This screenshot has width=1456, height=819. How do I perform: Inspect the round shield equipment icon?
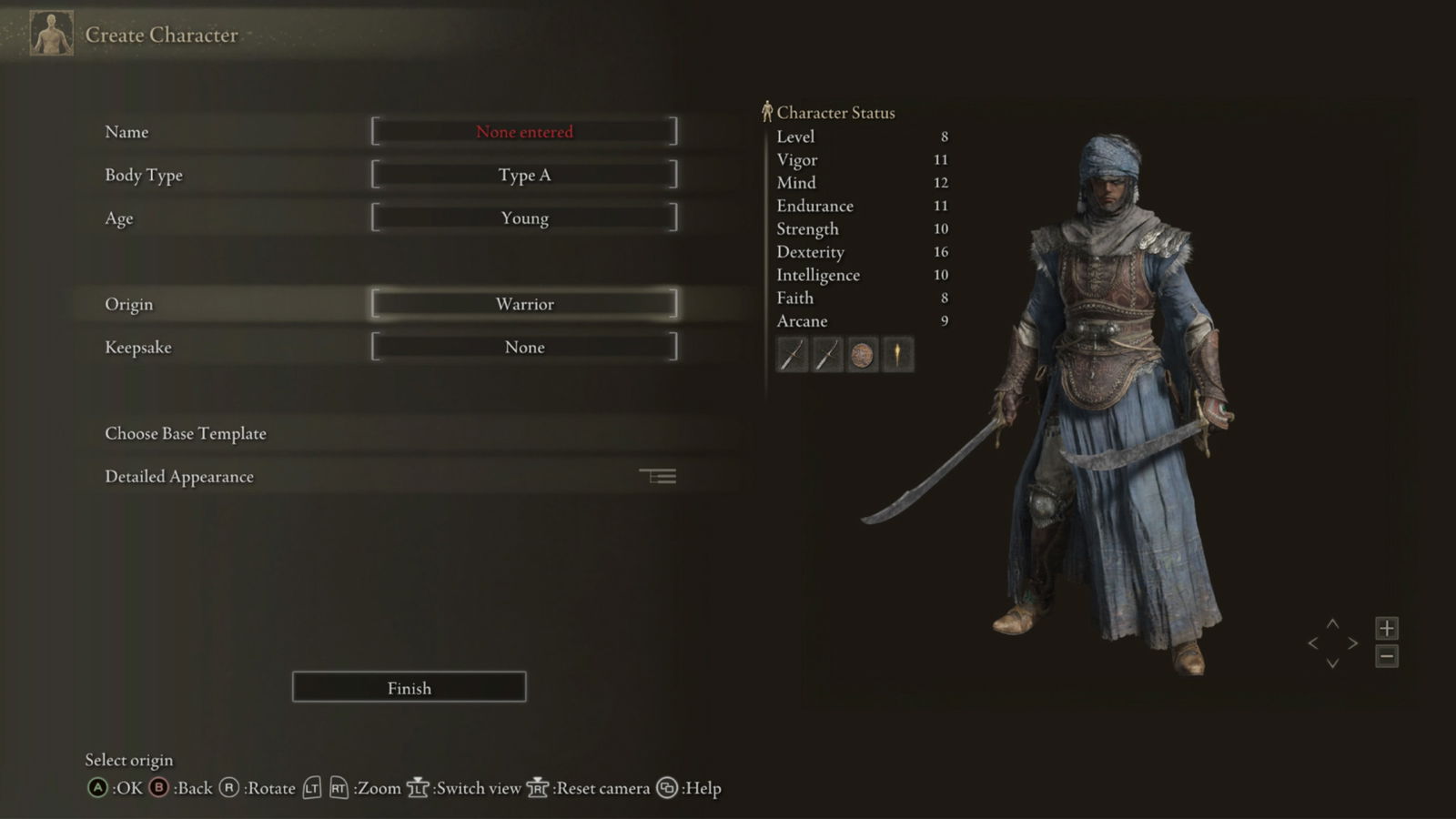(863, 355)
